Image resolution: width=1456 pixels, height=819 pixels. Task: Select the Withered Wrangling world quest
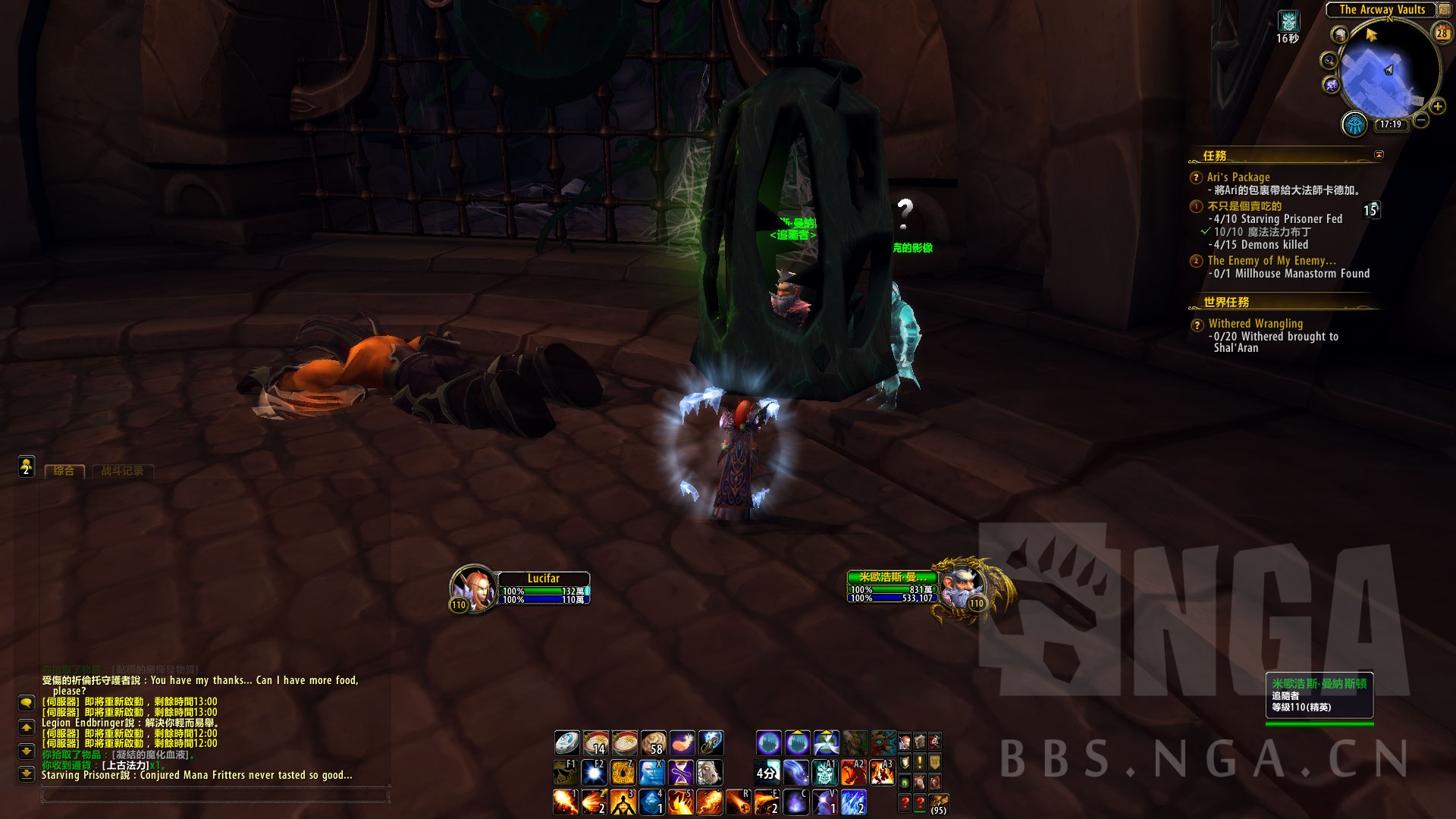pos(1255,324)
